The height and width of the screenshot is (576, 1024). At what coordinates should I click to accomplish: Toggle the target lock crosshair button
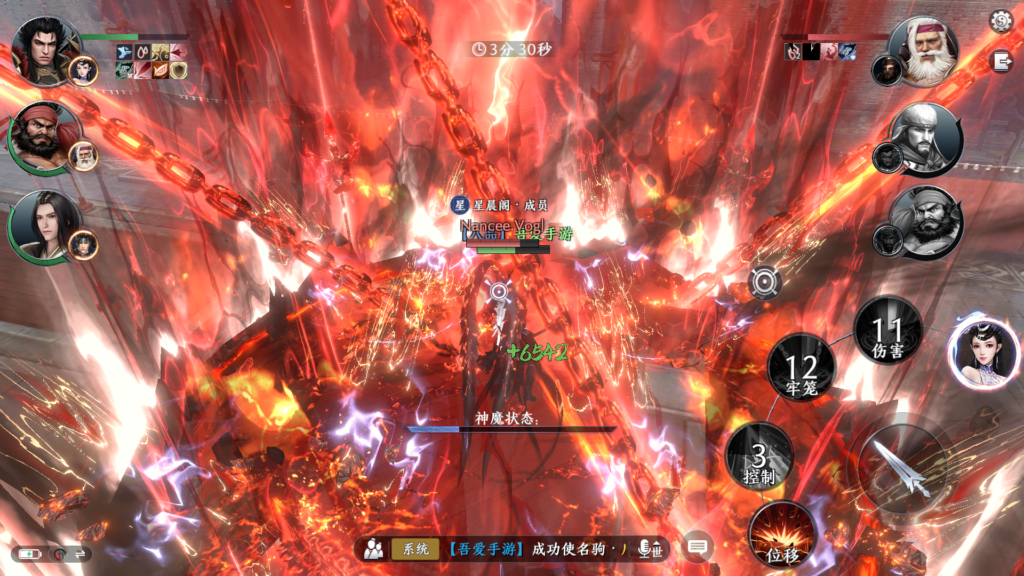[766, 283]
